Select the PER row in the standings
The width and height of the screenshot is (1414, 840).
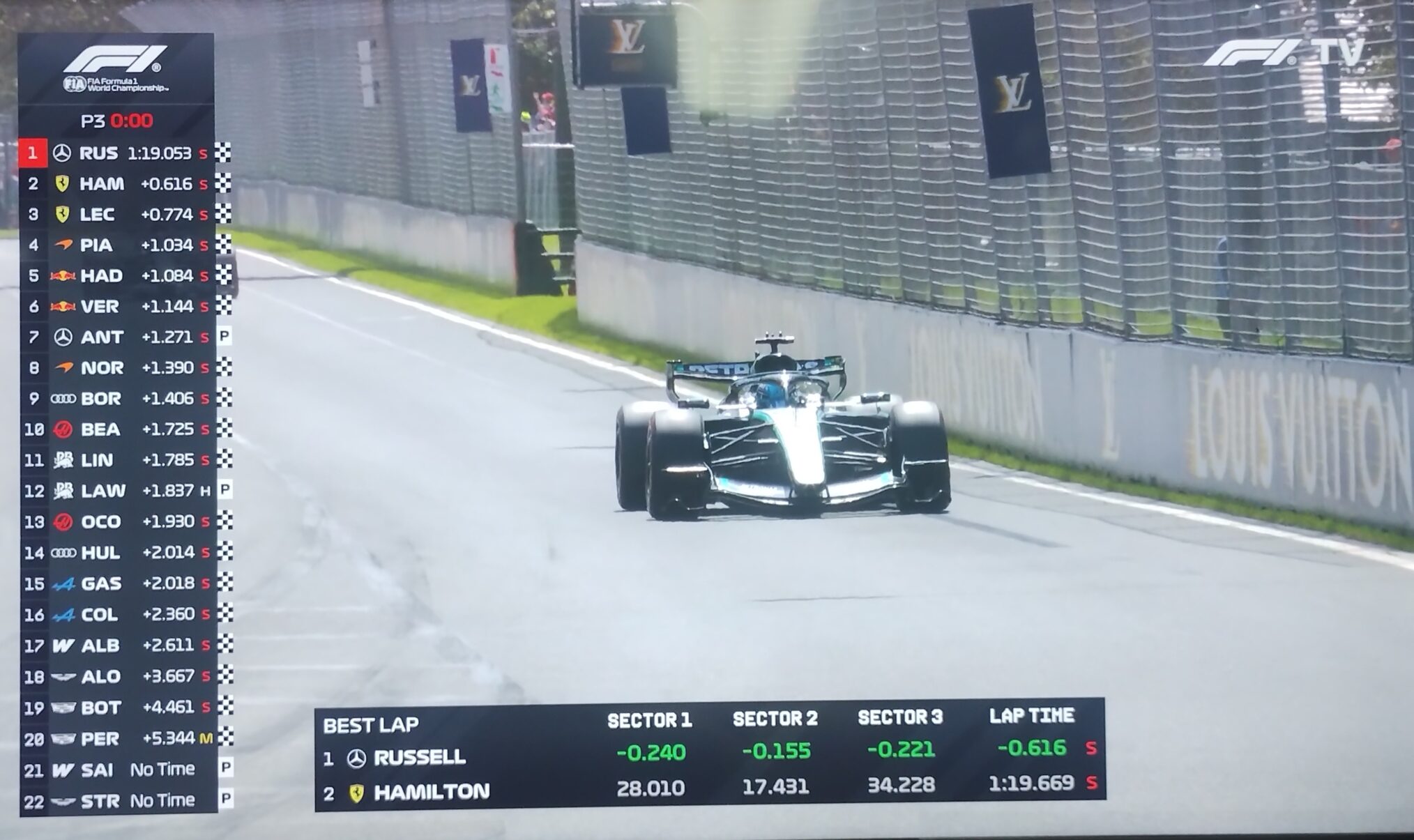point(119,738)
